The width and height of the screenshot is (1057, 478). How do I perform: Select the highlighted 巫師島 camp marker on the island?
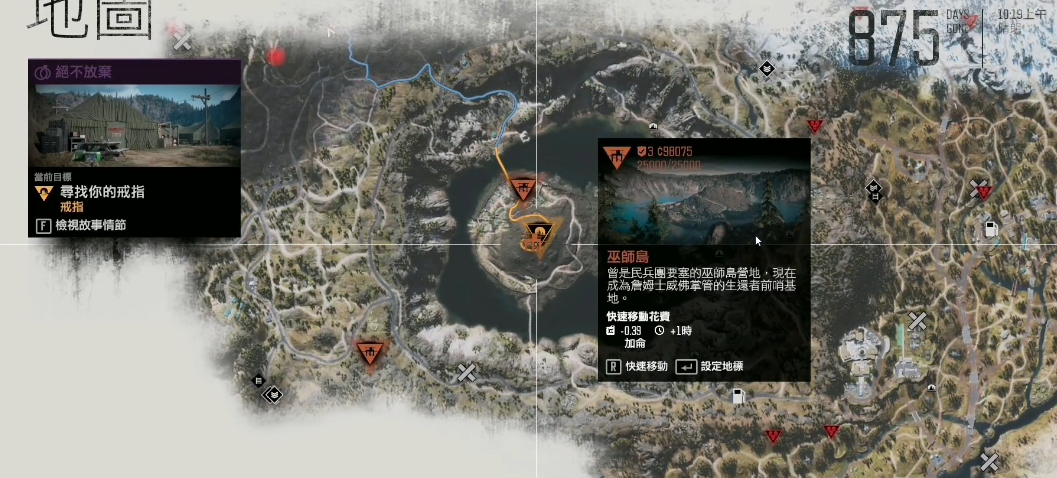pyautogui.click(x=540, y=238)
